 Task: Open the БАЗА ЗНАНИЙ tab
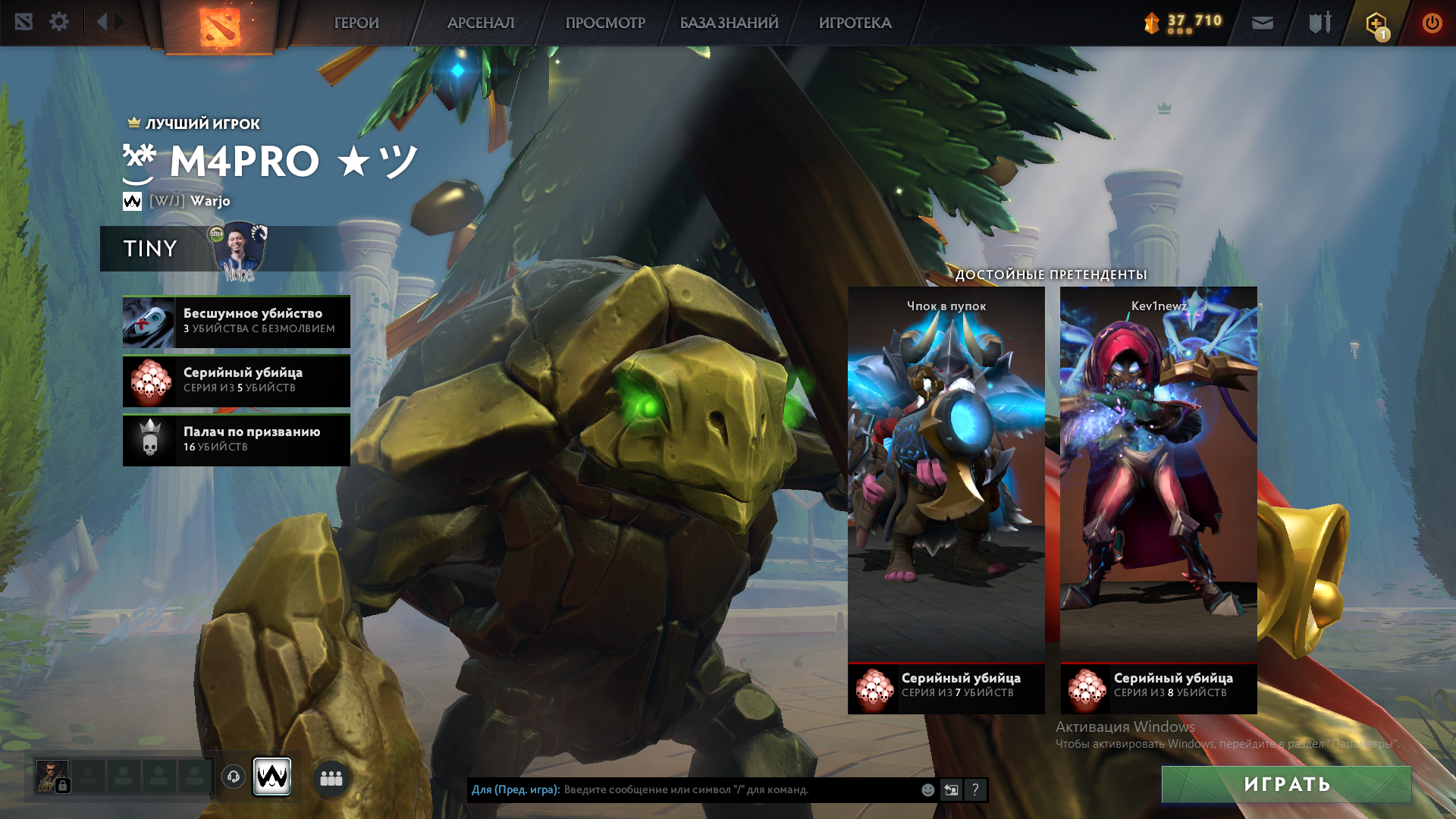pos(729,23)
